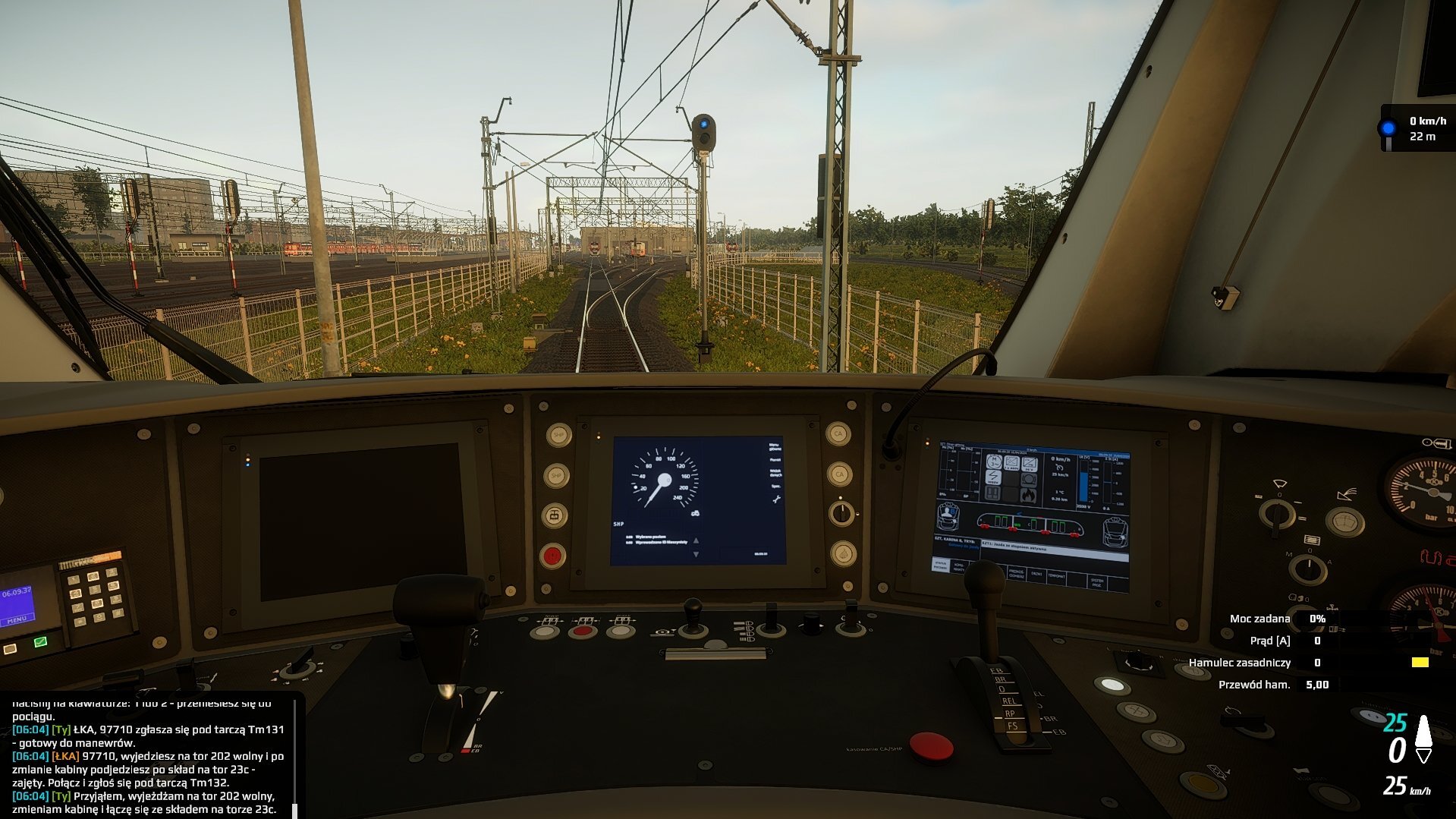This screenshot has width=1456, height=819.
Task: Select the MENU button on the radio display
Action: pos(17,620)
